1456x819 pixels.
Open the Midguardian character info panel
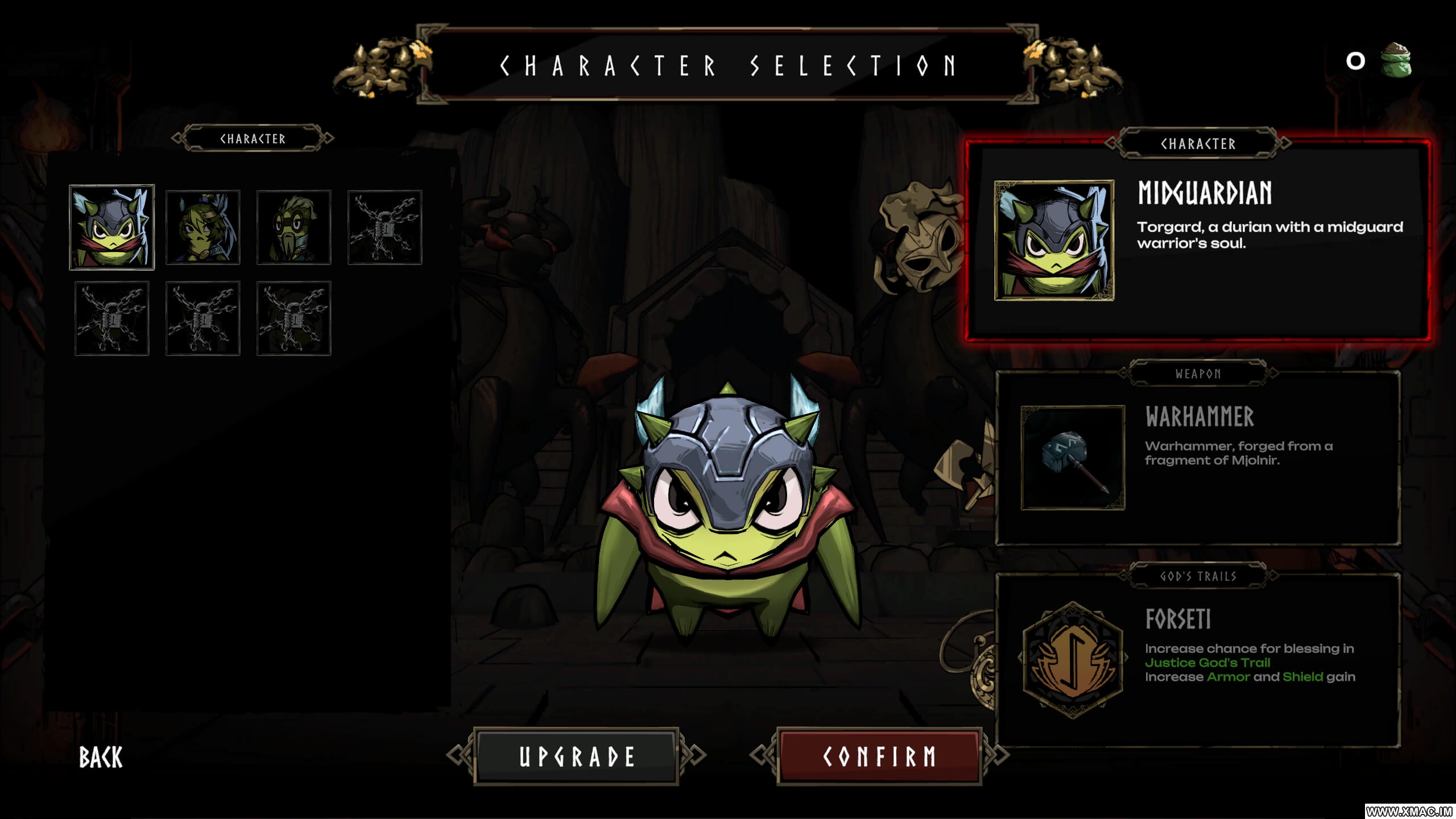(x=1198, y=241)
